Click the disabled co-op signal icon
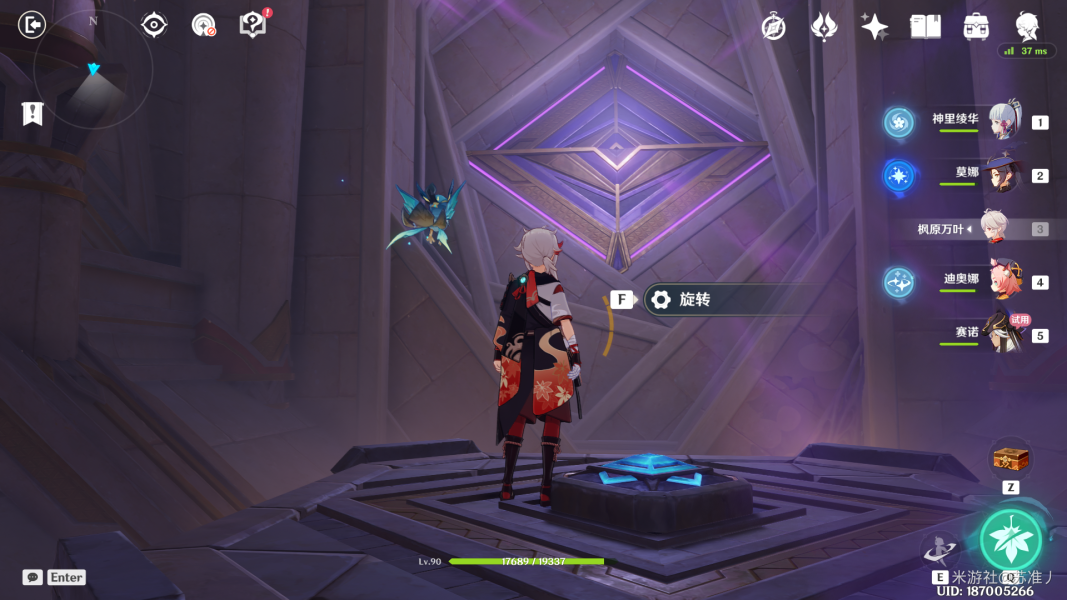The height and width of the screenshot is (600, 1067). tap(204, 25)
